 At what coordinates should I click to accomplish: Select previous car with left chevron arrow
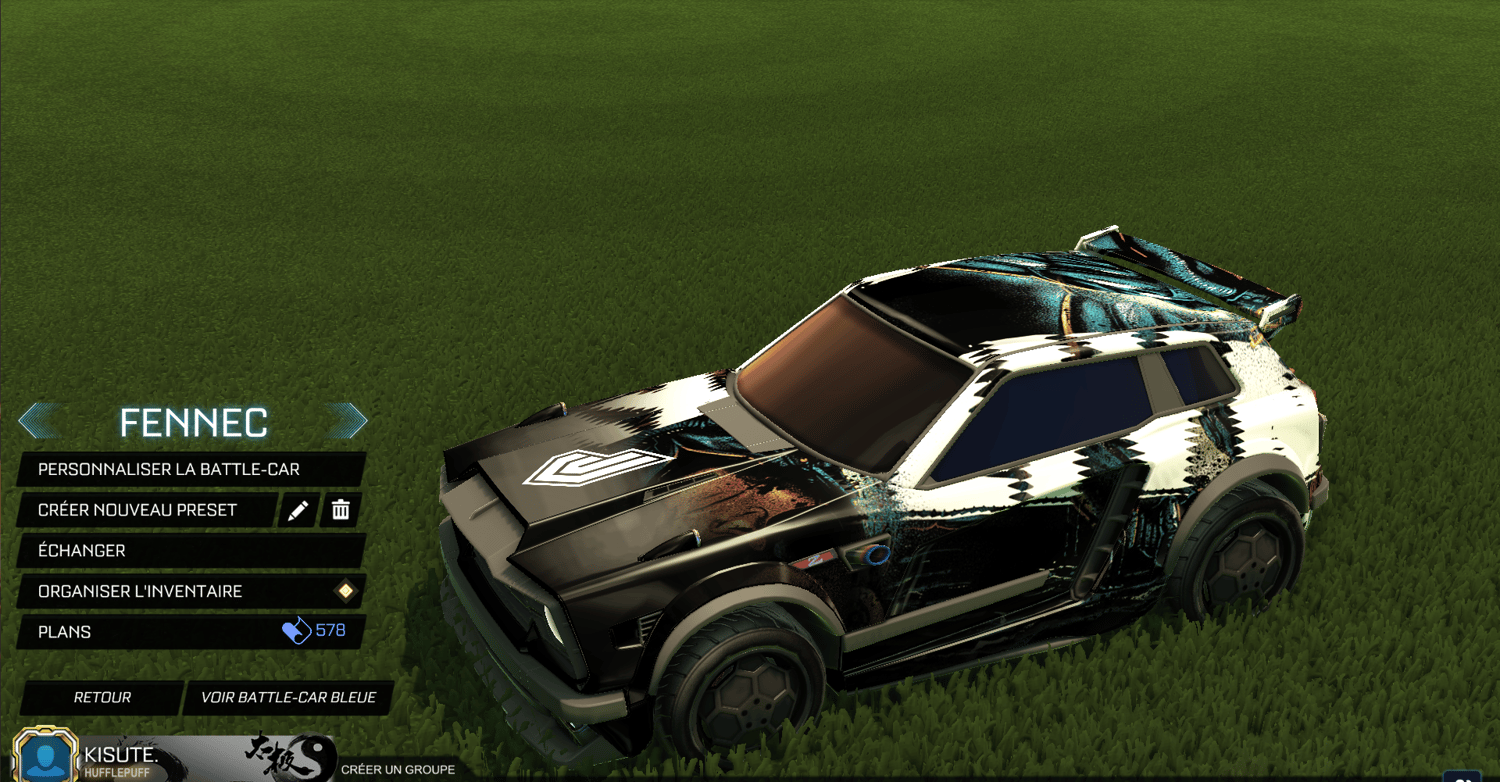tap(40, 421)
